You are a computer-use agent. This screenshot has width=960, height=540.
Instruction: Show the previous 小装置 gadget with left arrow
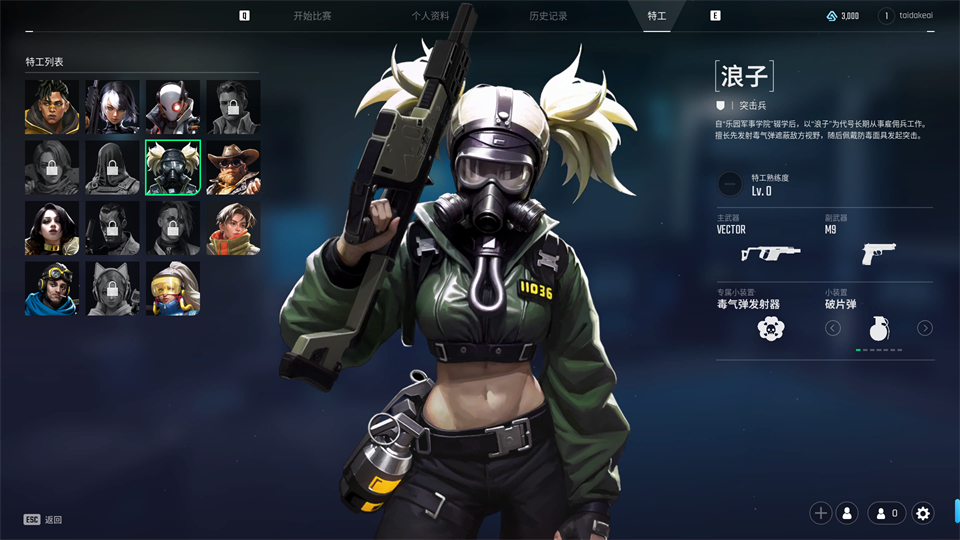pos(833,328)
